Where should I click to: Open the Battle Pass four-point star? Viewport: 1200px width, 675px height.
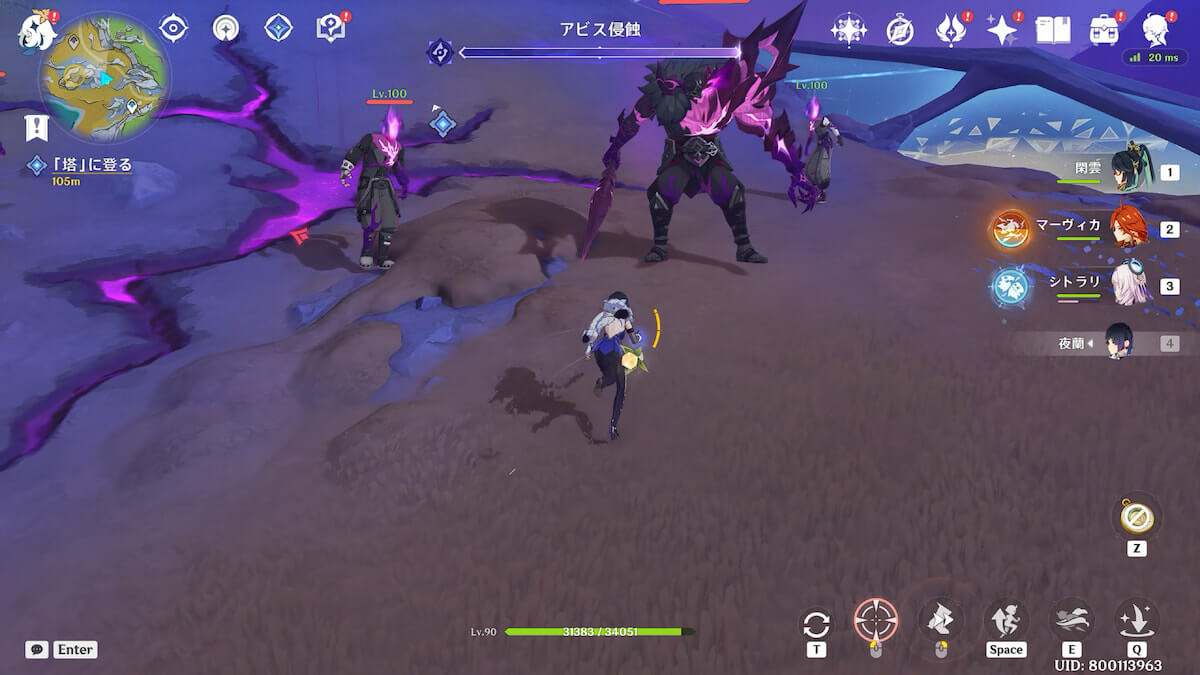point(1001,30)
